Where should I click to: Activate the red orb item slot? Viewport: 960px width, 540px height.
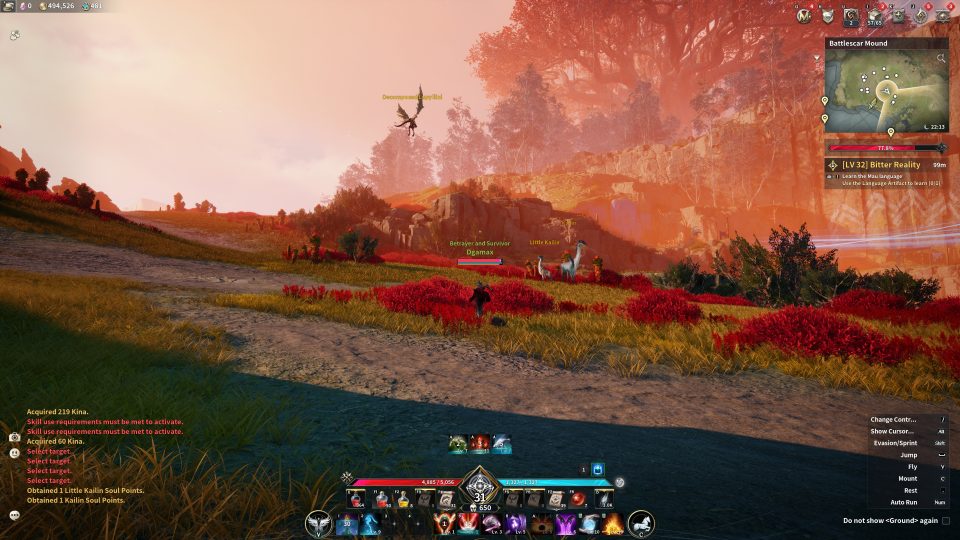(x=578, y=498)
